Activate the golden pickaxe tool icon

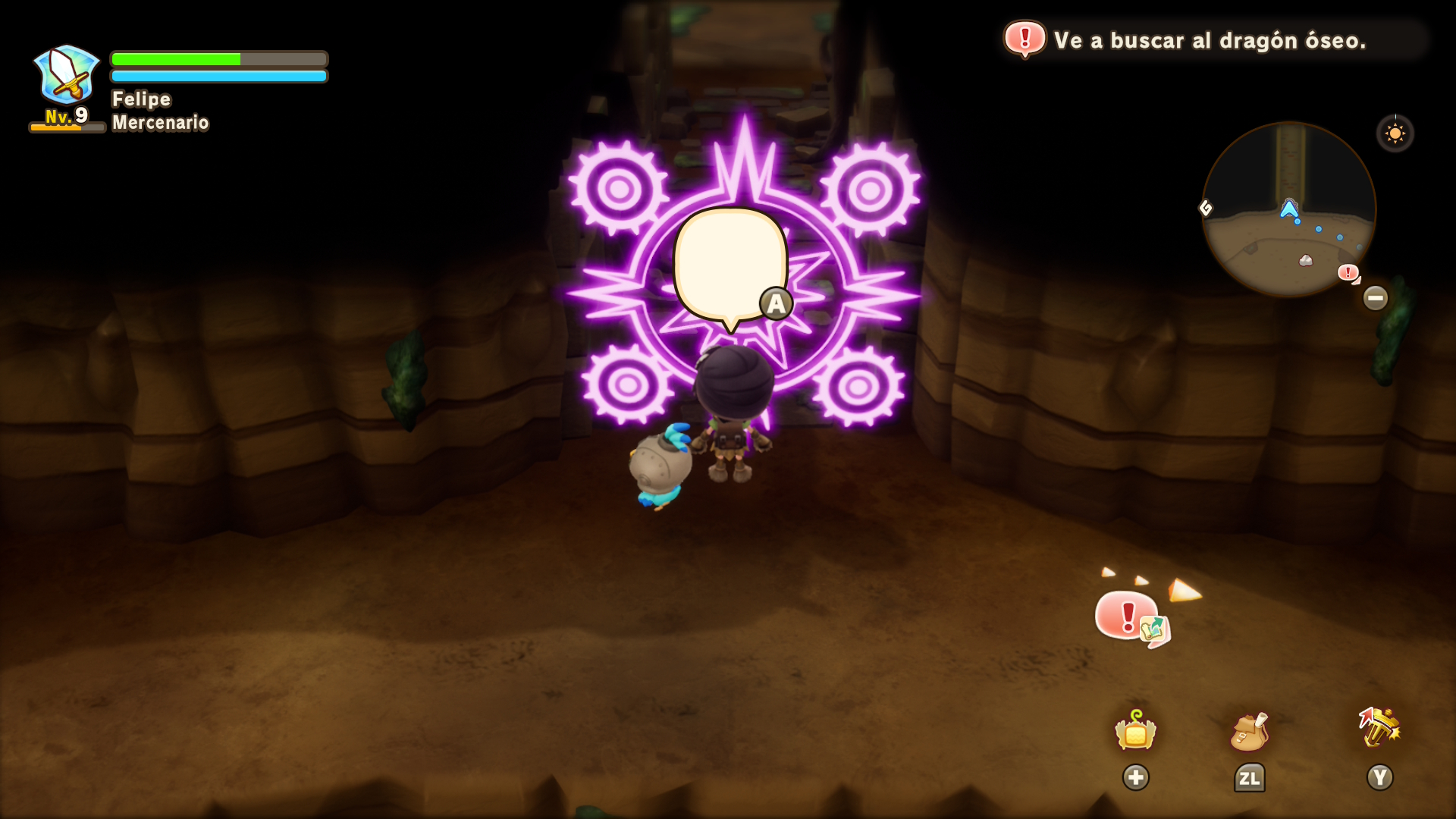tap(1379, 728)
